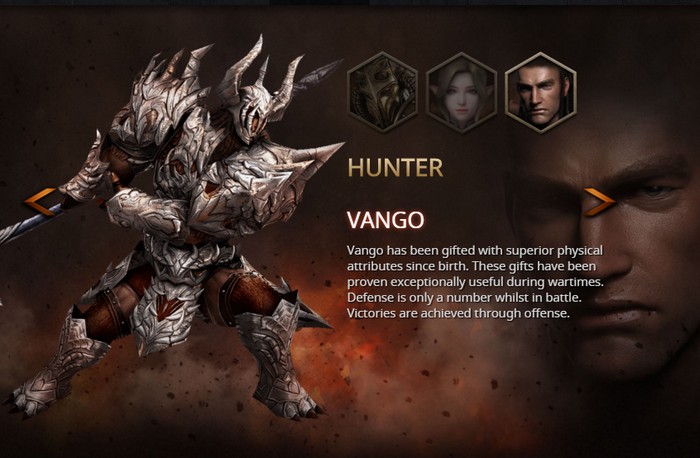Select the armored helmet character portrait
The height and width of the screenshot is (458, 700).
click(x=382, y=93)
